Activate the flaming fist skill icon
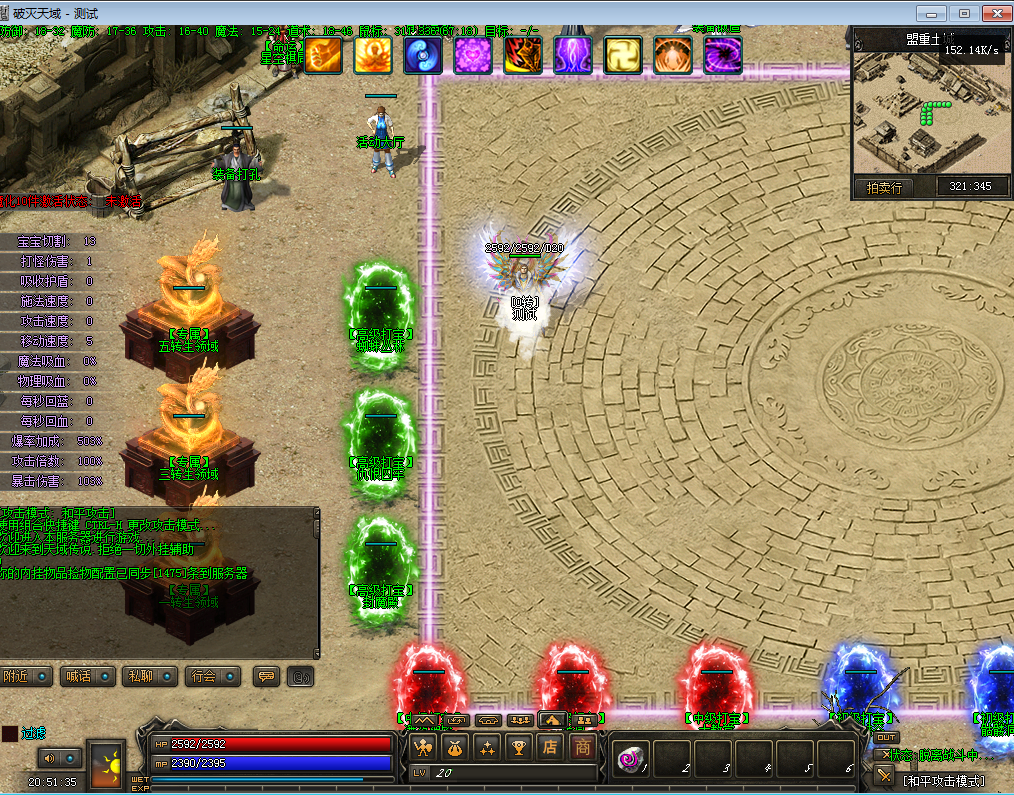The image size is (1014, 795). (x=323, y=55)
